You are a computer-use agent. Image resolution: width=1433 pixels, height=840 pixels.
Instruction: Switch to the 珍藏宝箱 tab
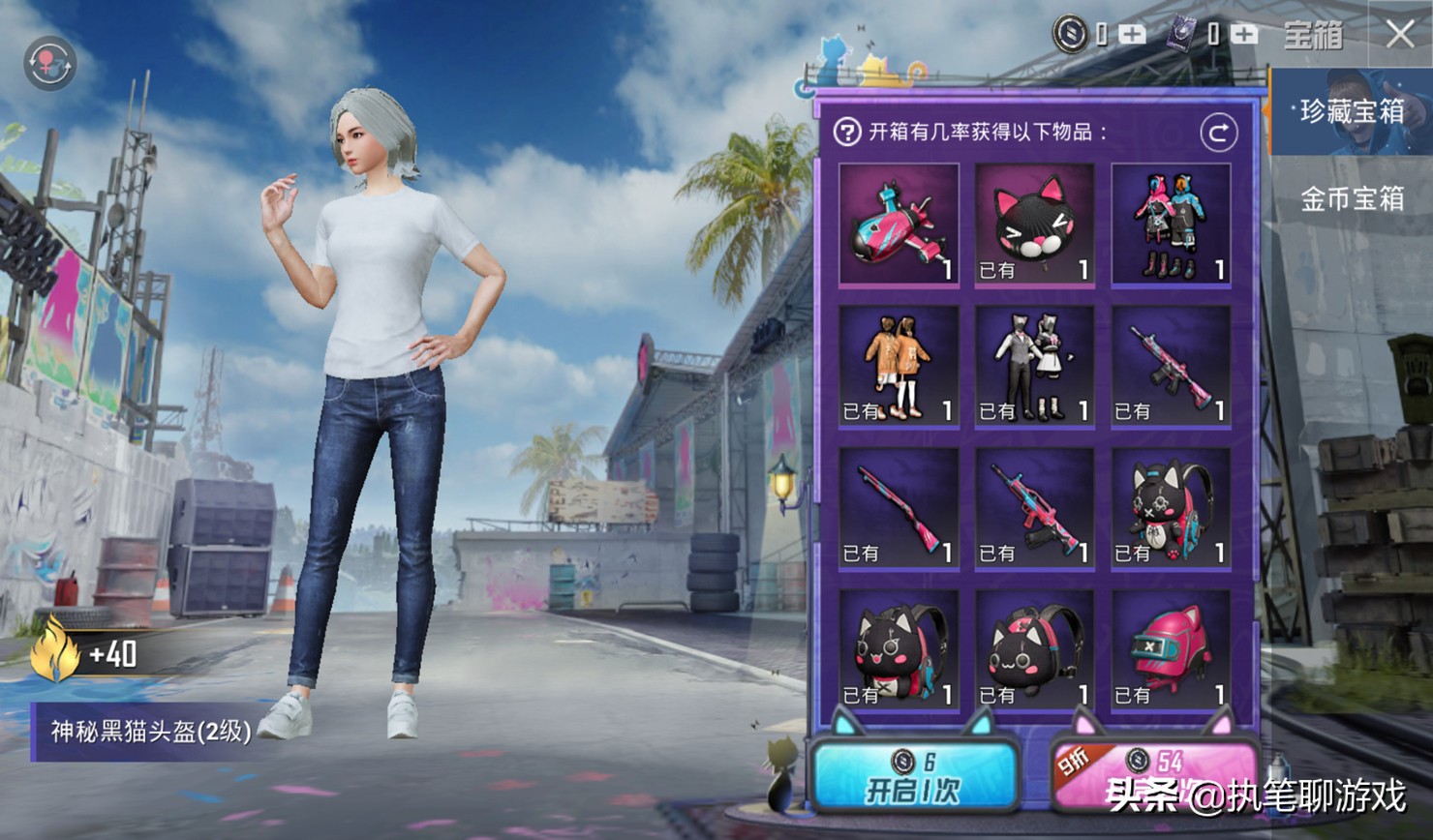coord(1352,112)
